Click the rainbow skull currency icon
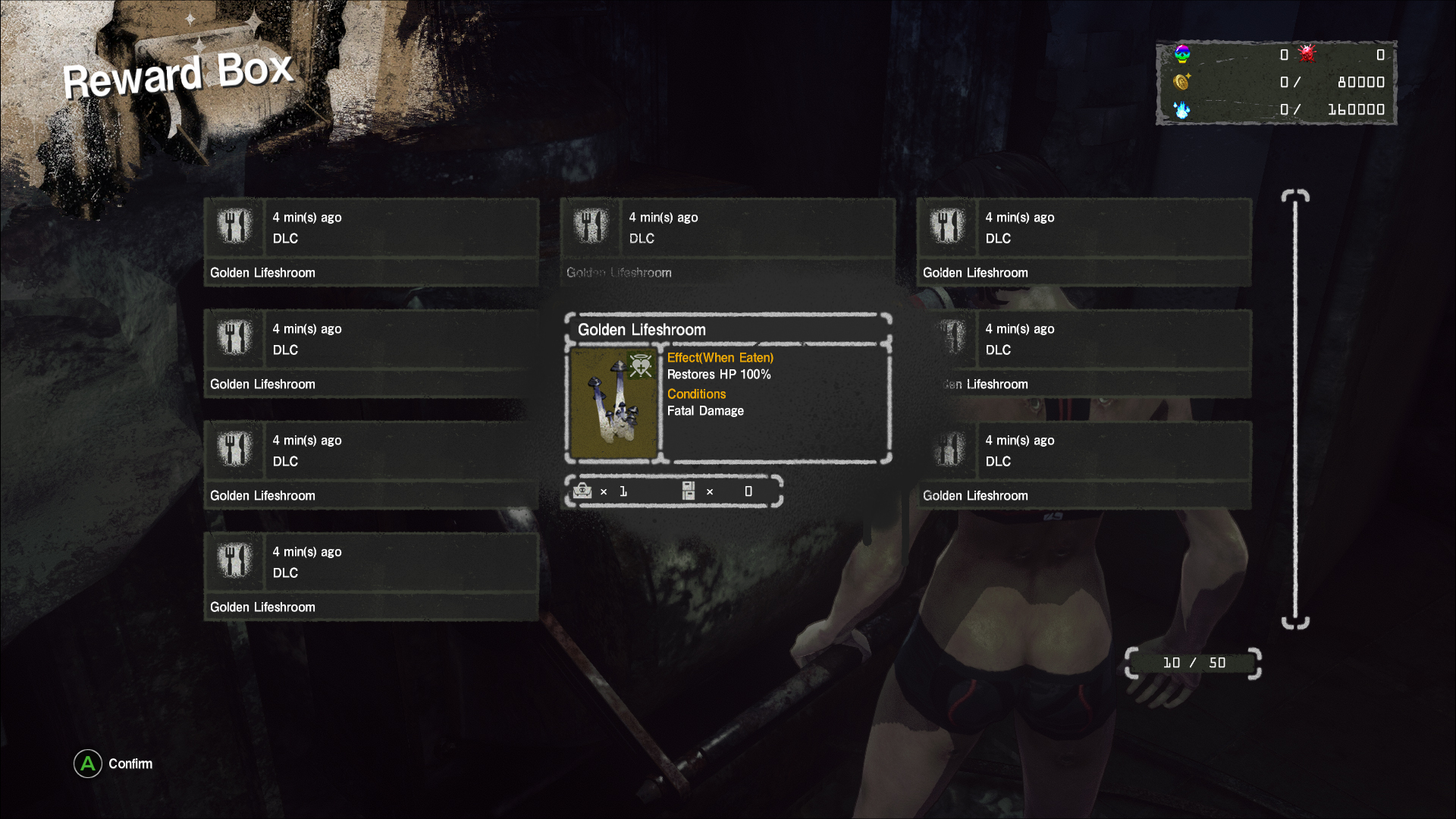Screen dimensions: 1456x819 1181,54
